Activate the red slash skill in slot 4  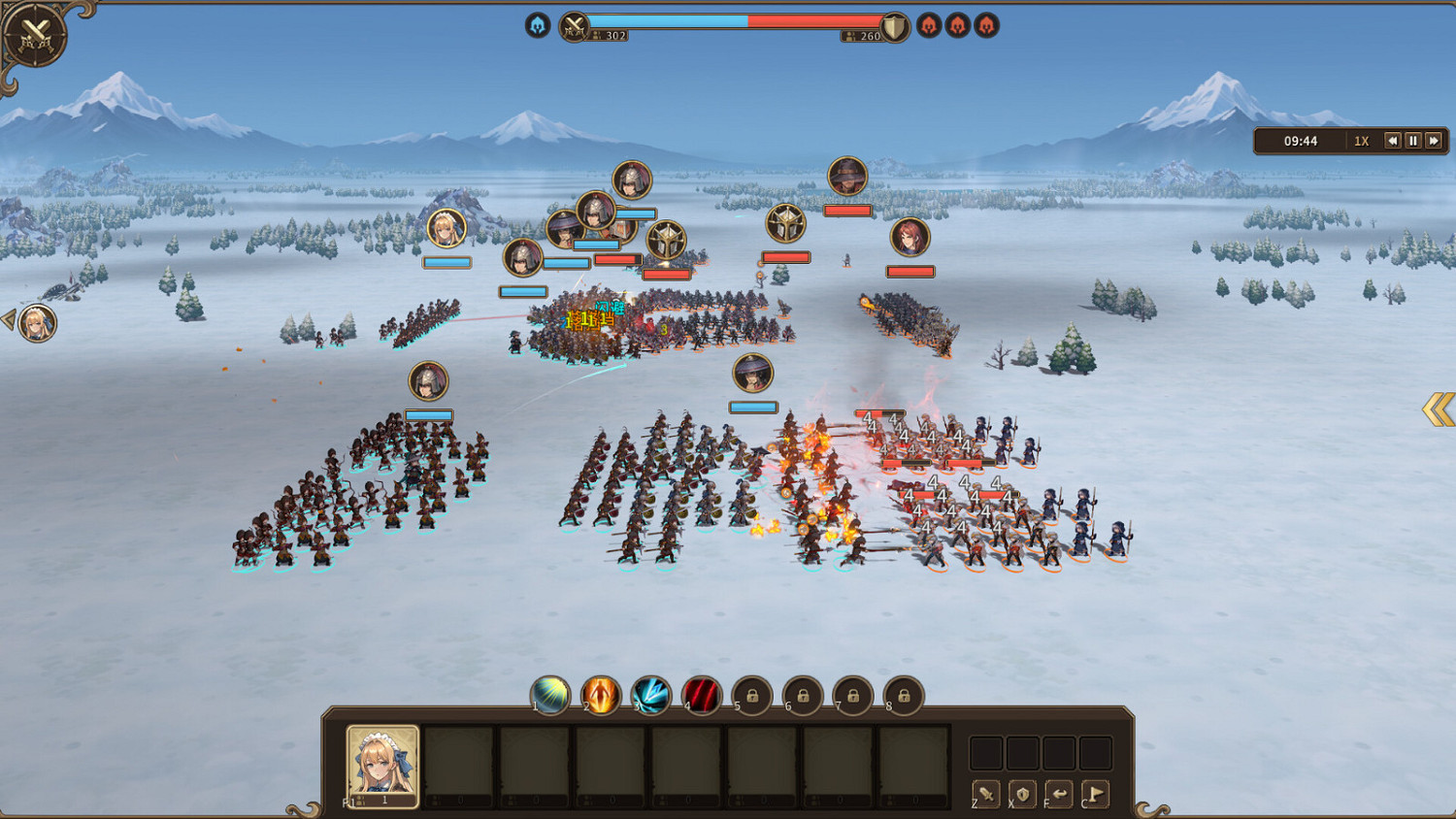click(x=702, y=695)
